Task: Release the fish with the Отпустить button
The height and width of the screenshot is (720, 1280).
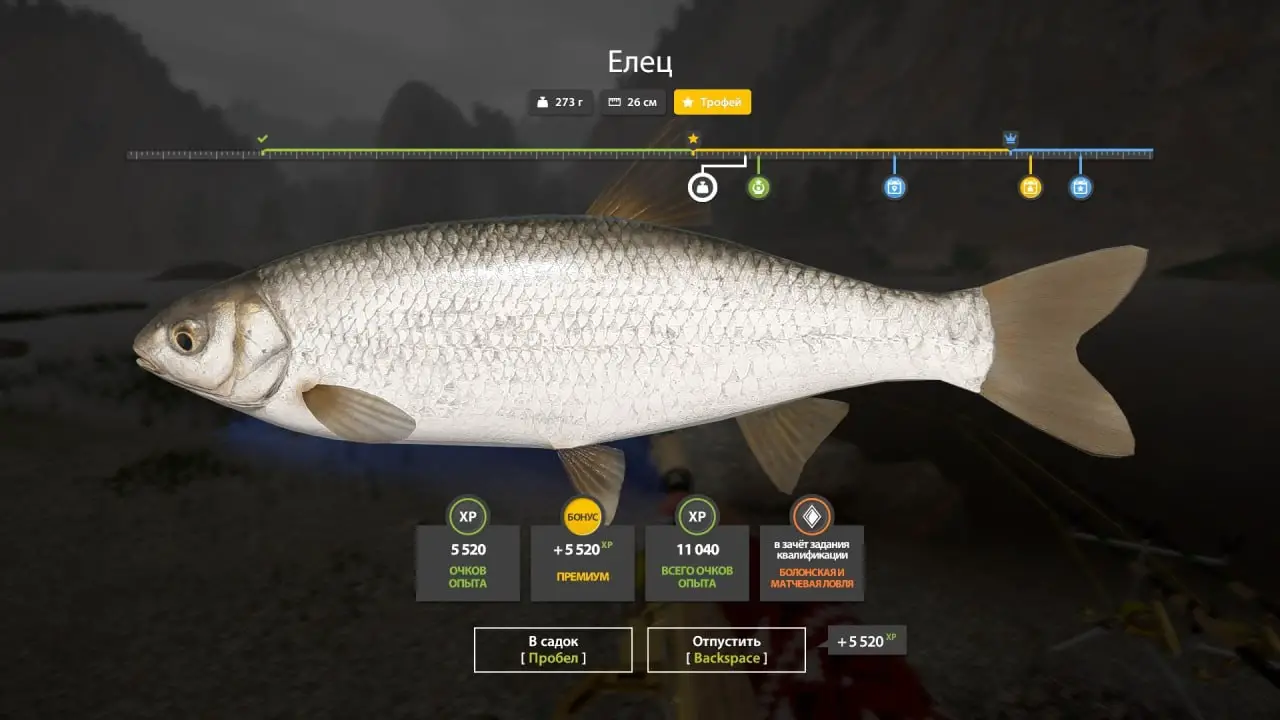Action: [726, 649]
